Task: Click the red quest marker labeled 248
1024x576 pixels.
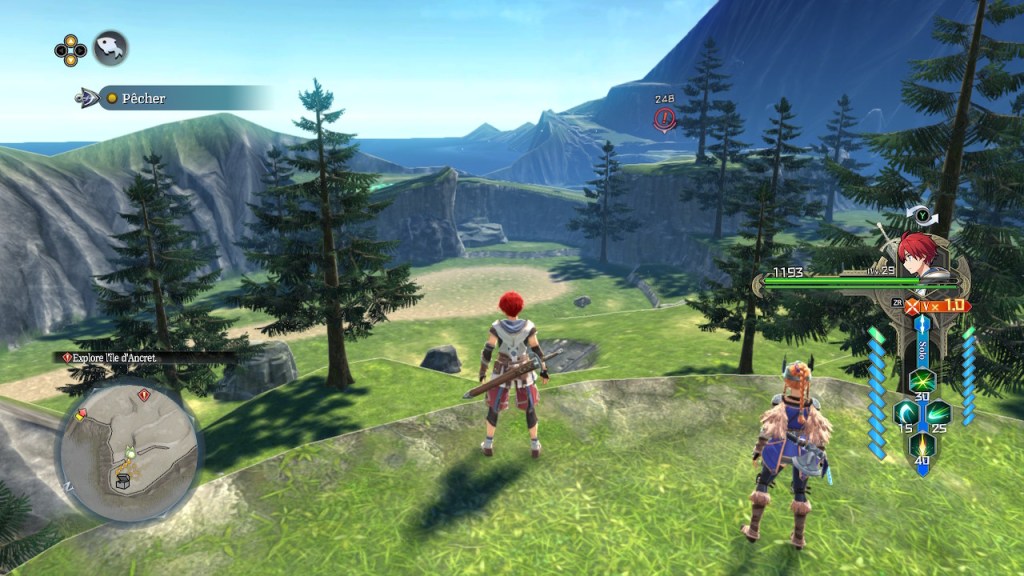Action: click(x=664, y=119)
